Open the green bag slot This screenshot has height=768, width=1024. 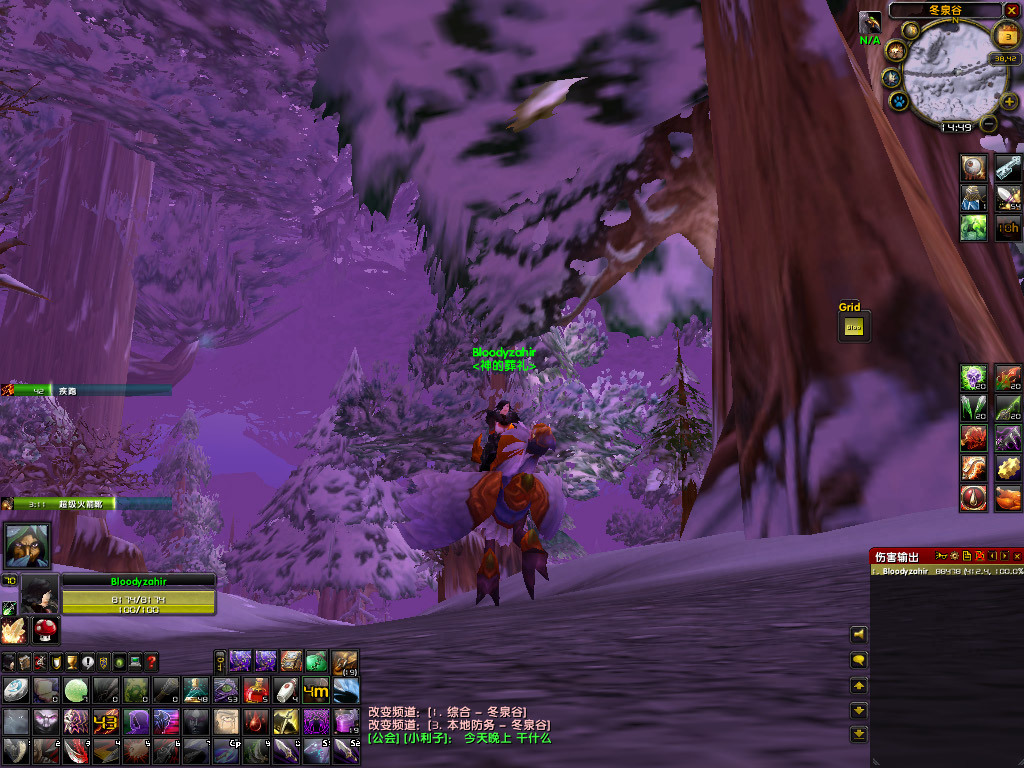(316, 661)
